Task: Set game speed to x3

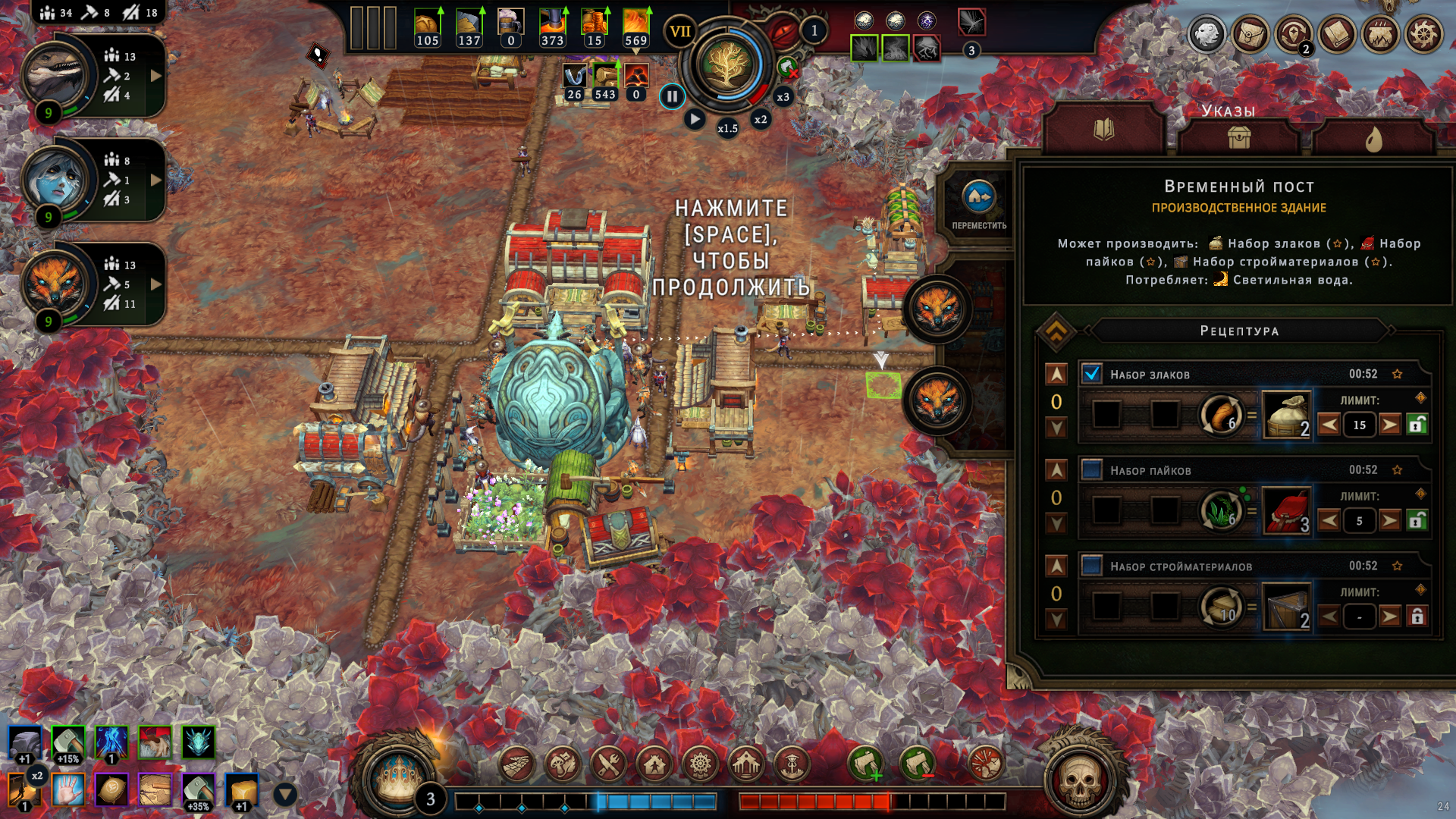Action: pos(783,97)
